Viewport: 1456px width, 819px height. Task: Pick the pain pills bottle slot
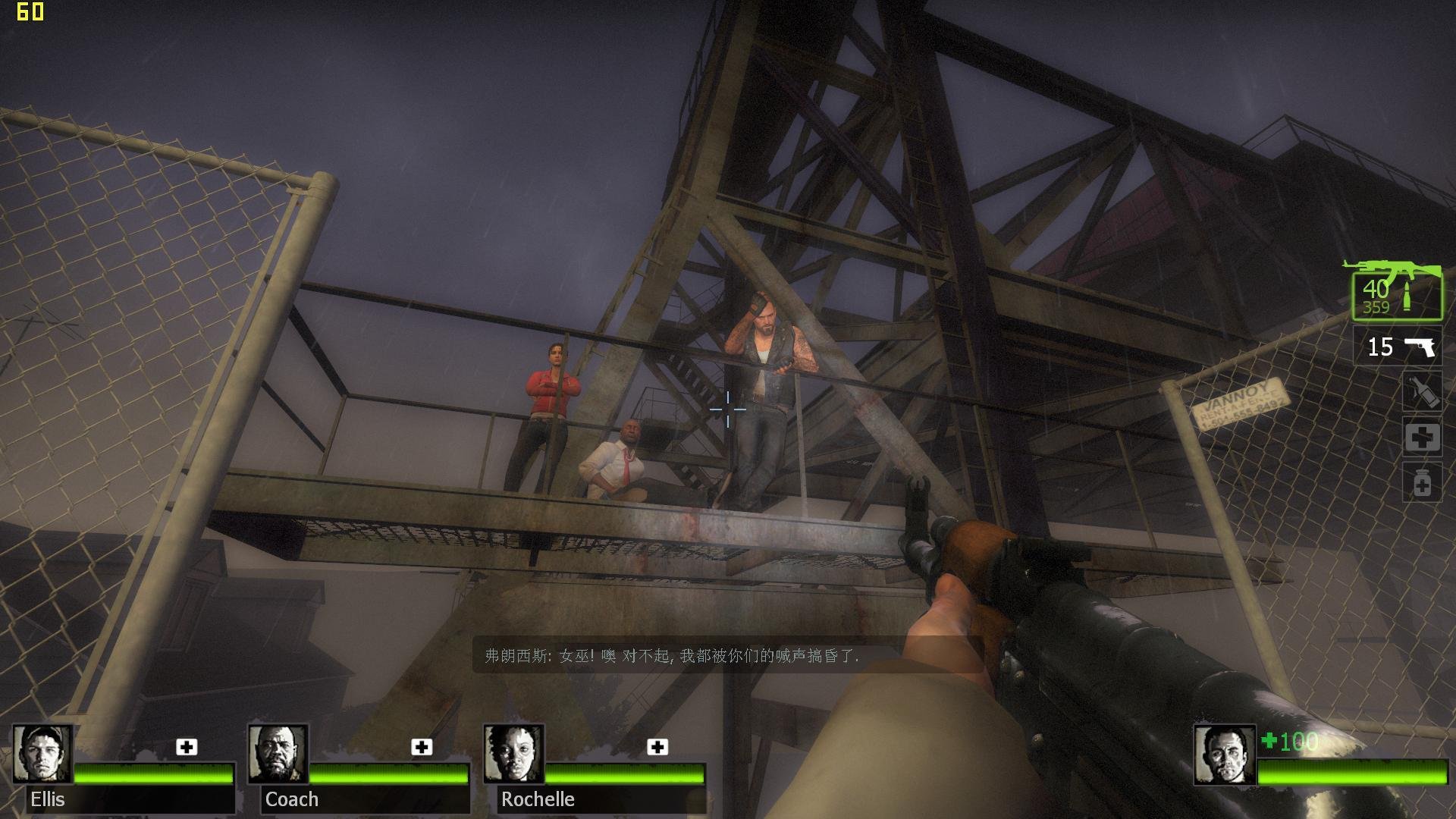pyautogui.click(x=1422, y=483)
